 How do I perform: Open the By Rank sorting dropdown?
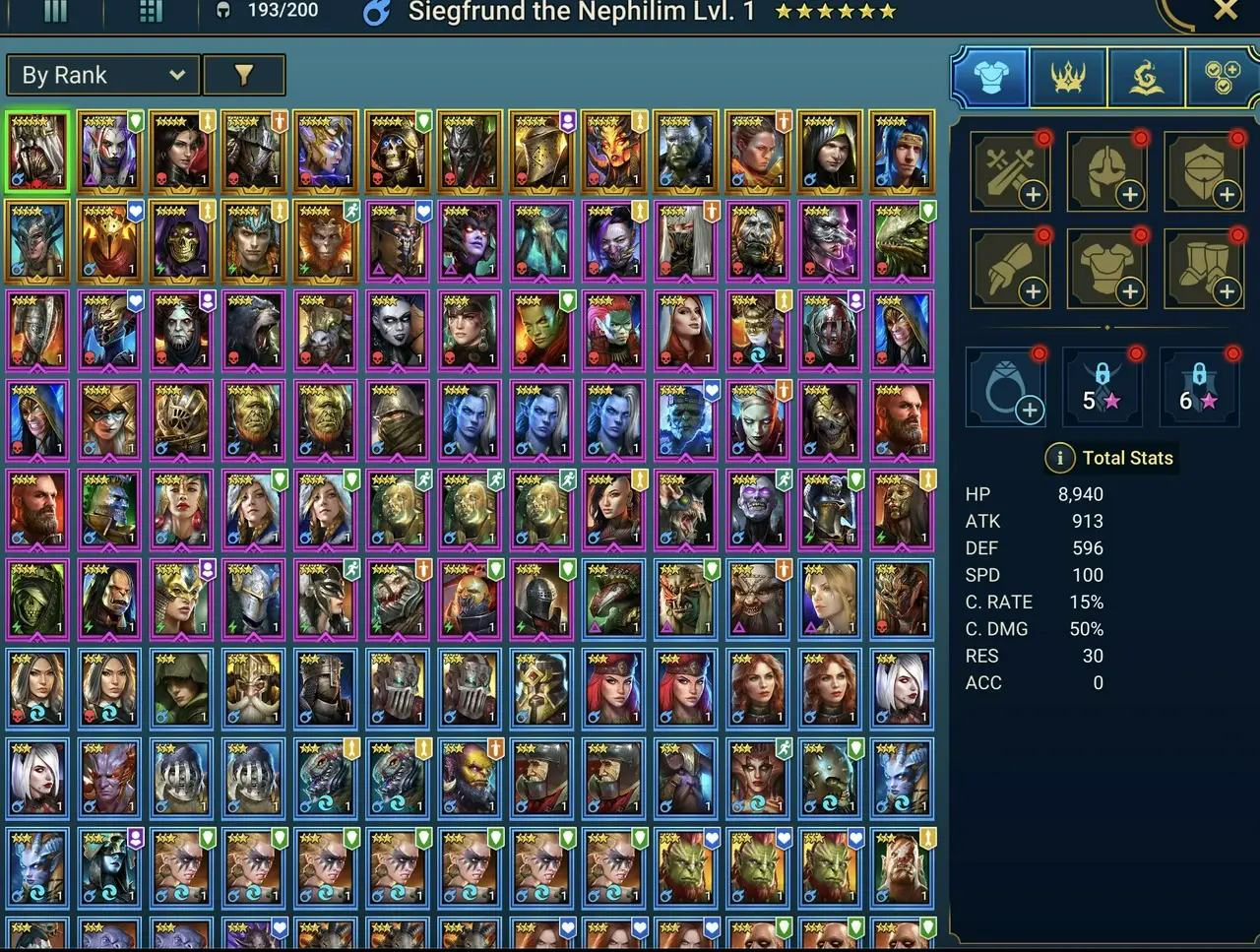pyautogui.click(x=102, y=75)
